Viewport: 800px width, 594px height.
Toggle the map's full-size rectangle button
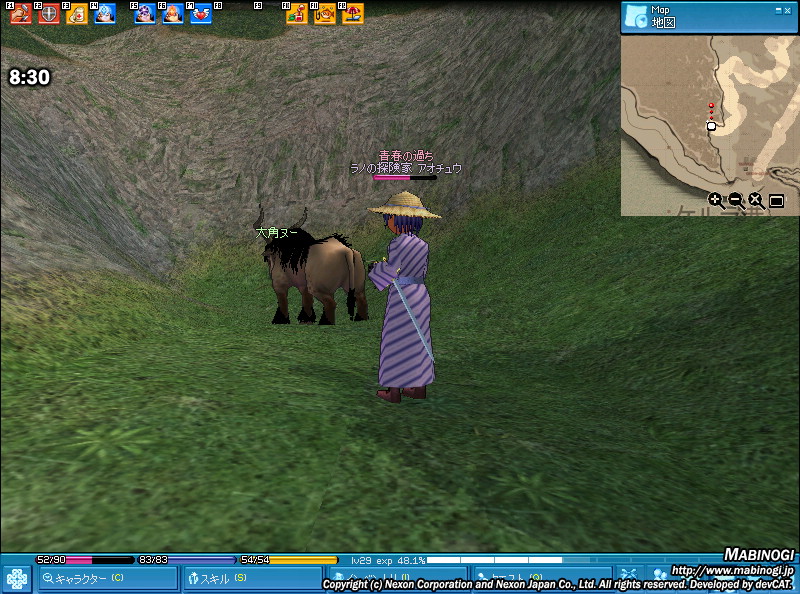click(x=776, y=200)
